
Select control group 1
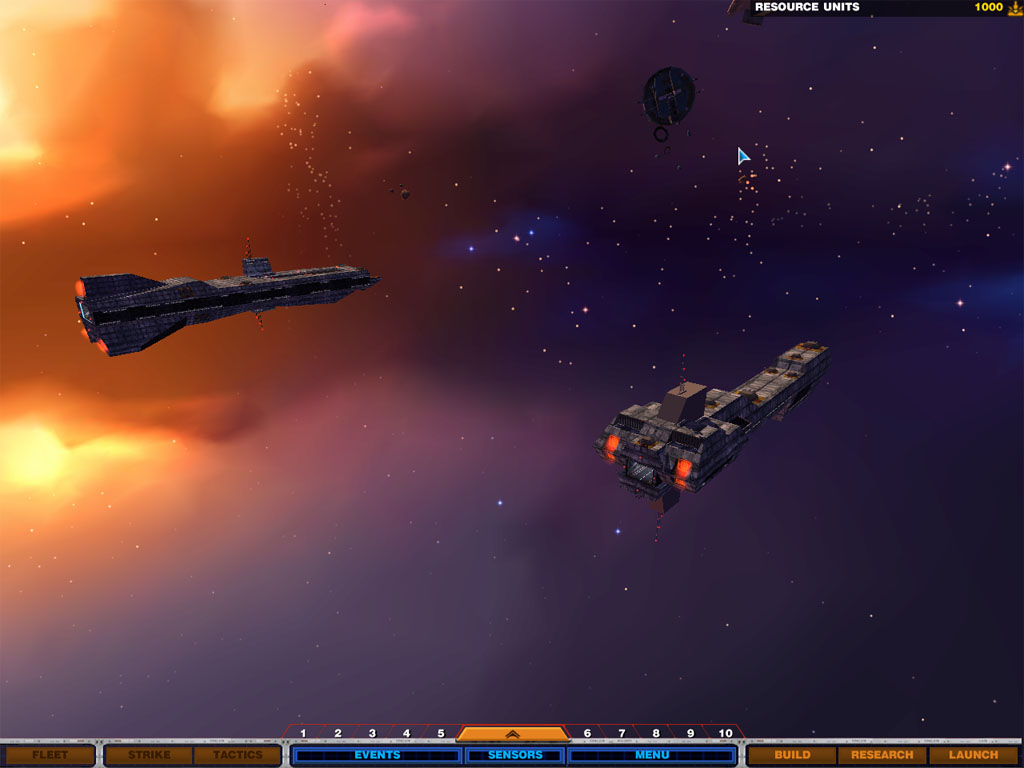pyautogui.click(x=303, y=734)
